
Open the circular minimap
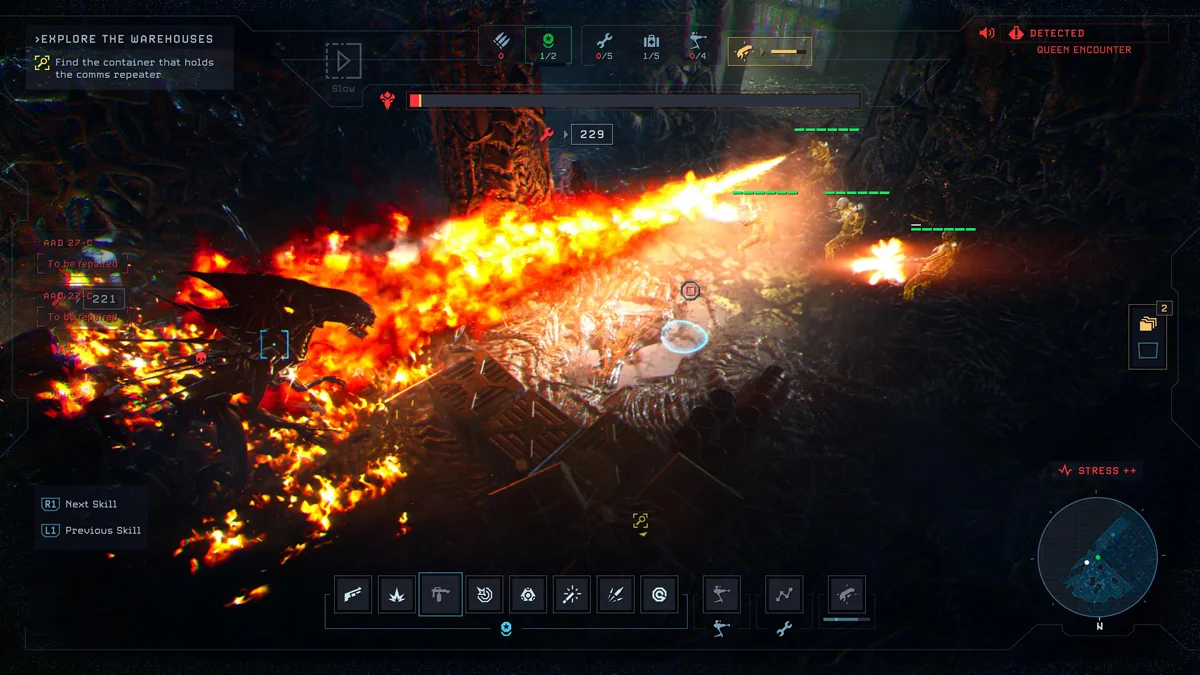[x=1097, y=557]
